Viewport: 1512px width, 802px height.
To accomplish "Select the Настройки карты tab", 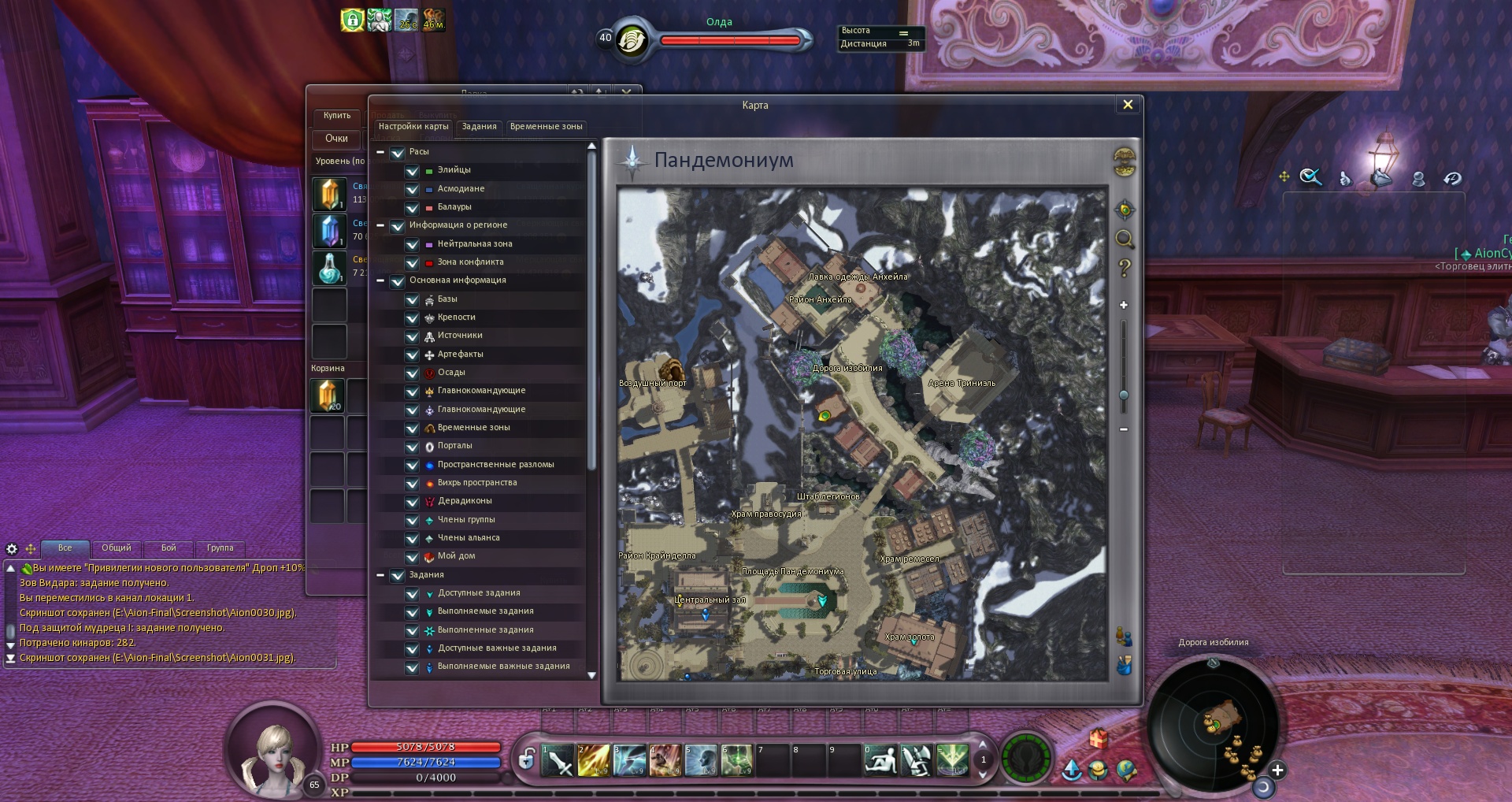I will (x=413, y=127).
